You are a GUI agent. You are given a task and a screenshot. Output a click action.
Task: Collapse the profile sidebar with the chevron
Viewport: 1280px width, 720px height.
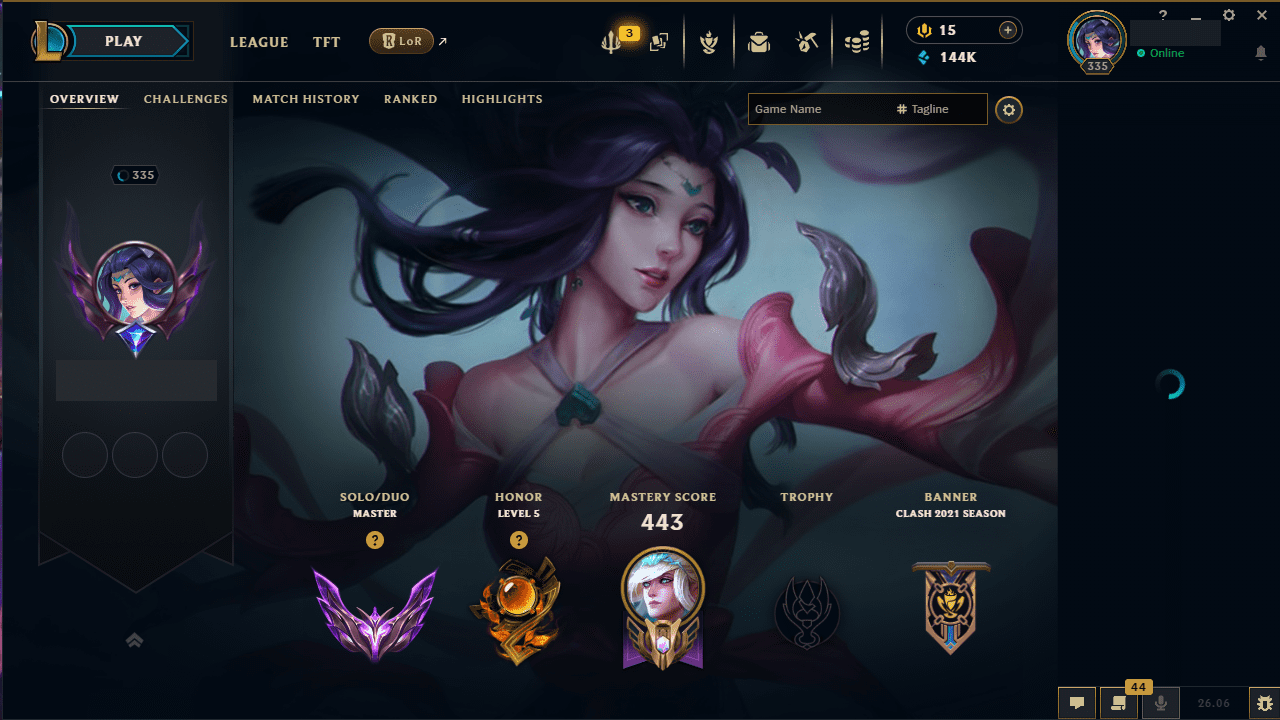[x=135, y=640]
